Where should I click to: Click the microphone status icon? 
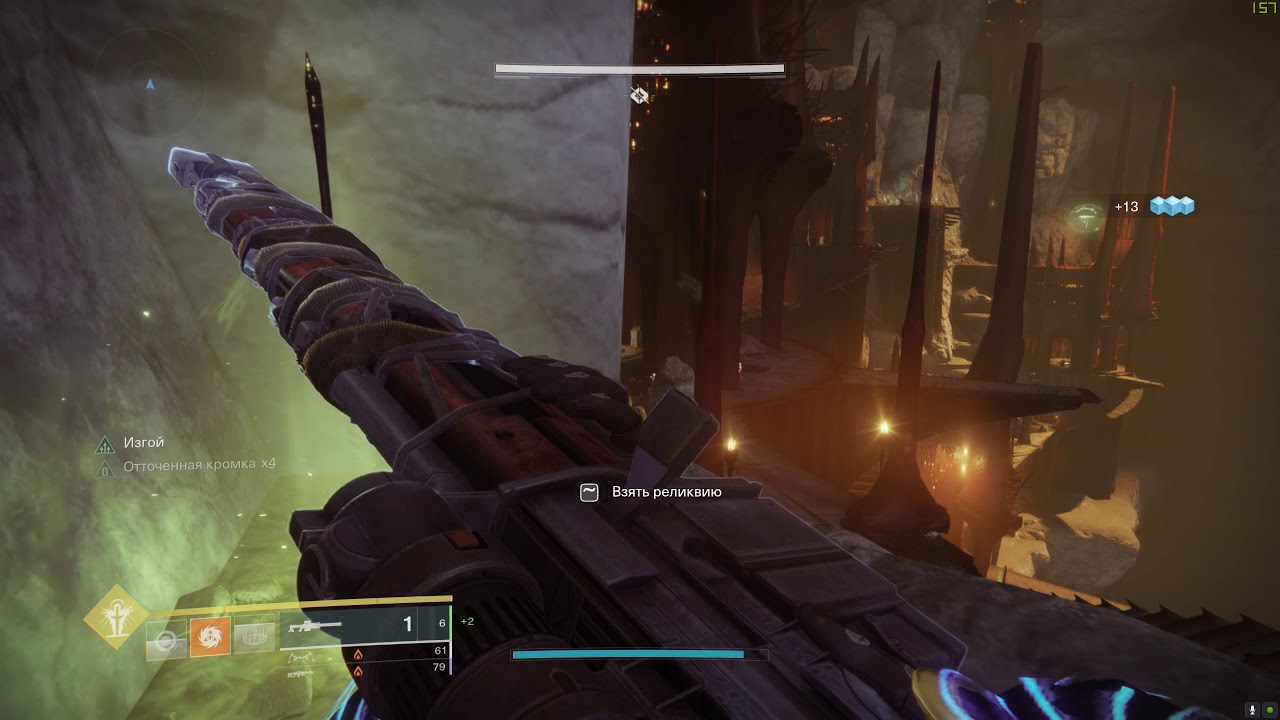point(1252,709)
